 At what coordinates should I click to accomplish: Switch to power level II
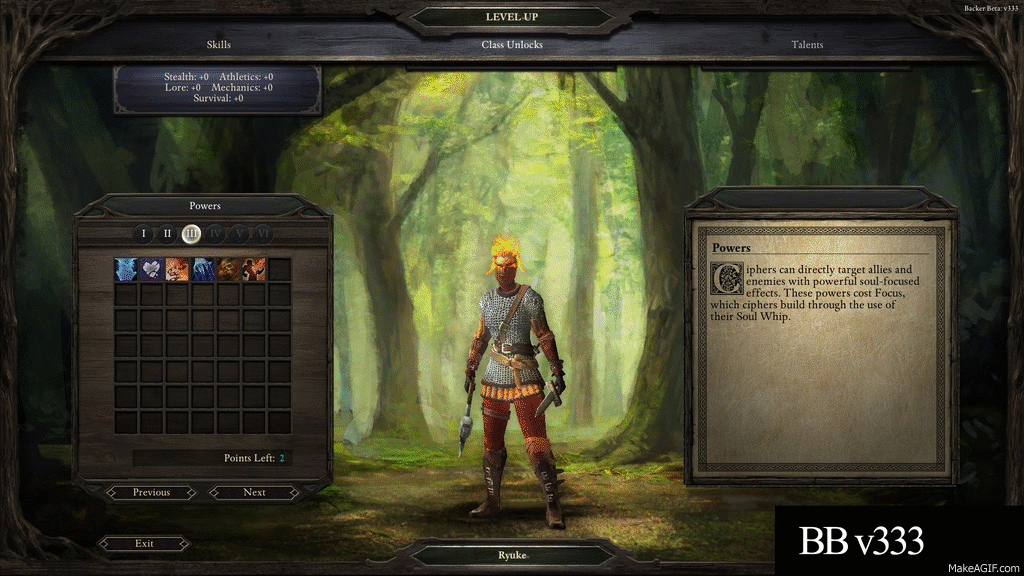click(167, 234)
